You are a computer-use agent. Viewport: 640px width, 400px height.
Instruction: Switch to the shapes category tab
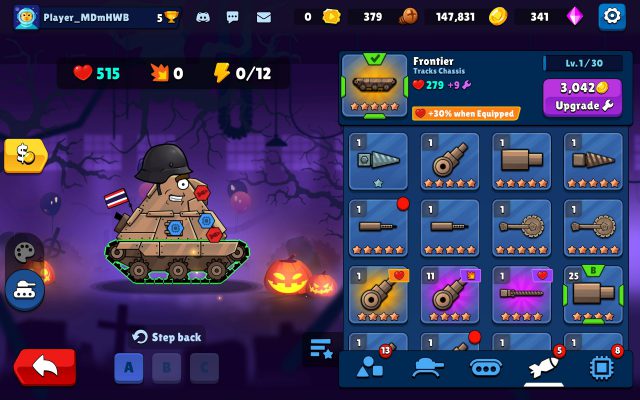click(370, 367)
